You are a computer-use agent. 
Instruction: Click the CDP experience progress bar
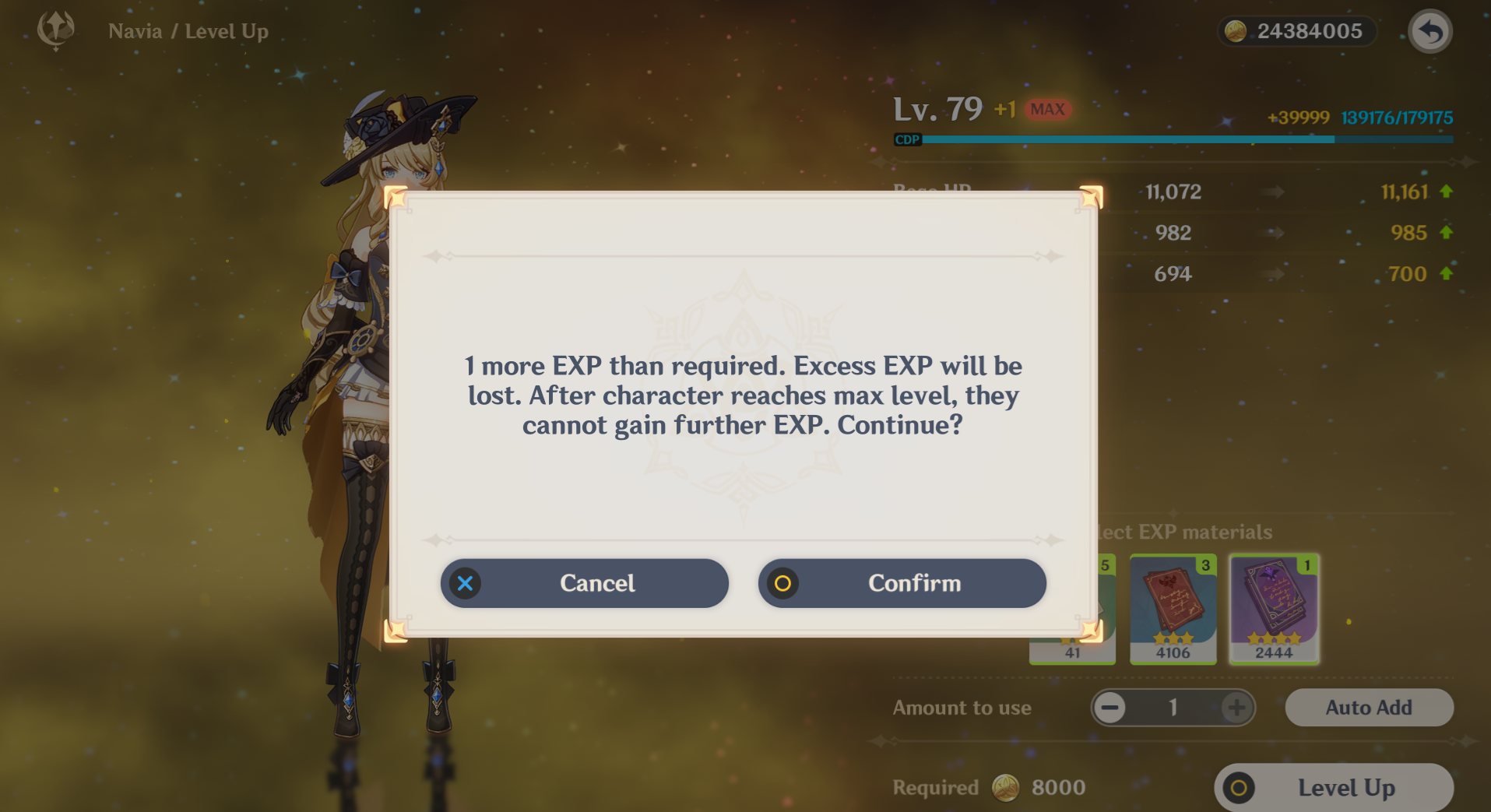tap(1168, 139)
